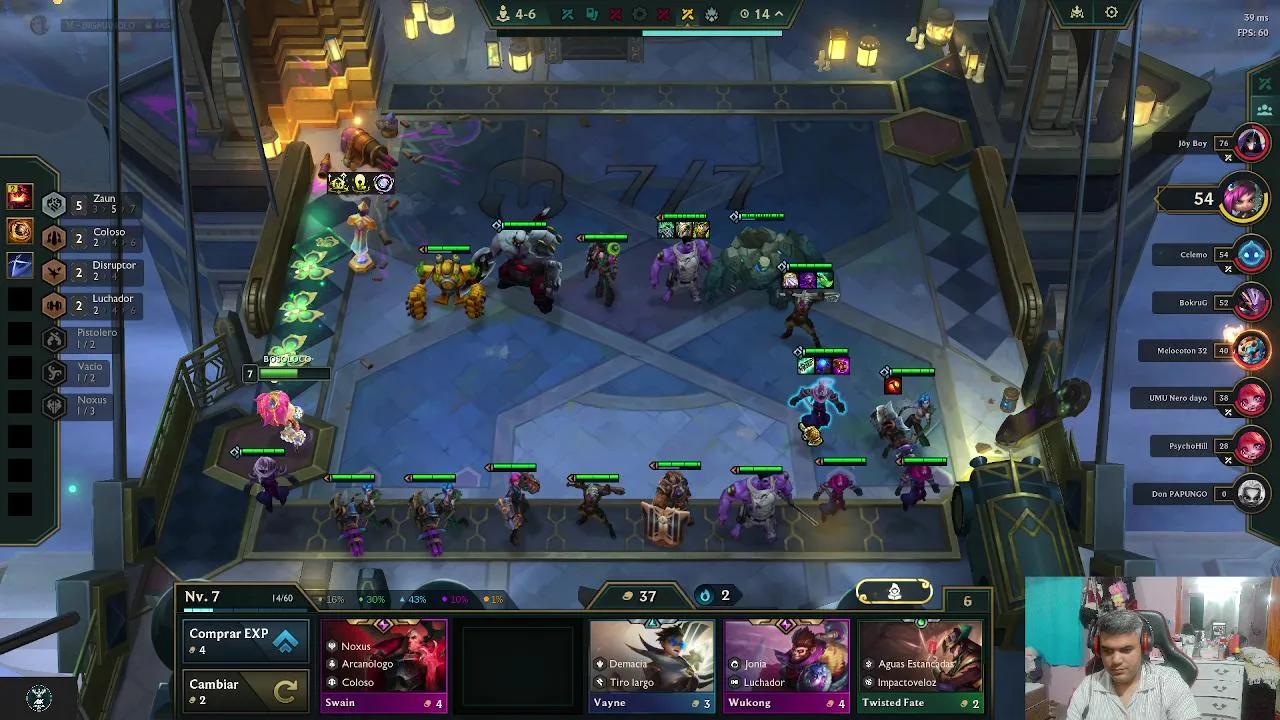Buy the Twisted Fate card

click(920, 664)
